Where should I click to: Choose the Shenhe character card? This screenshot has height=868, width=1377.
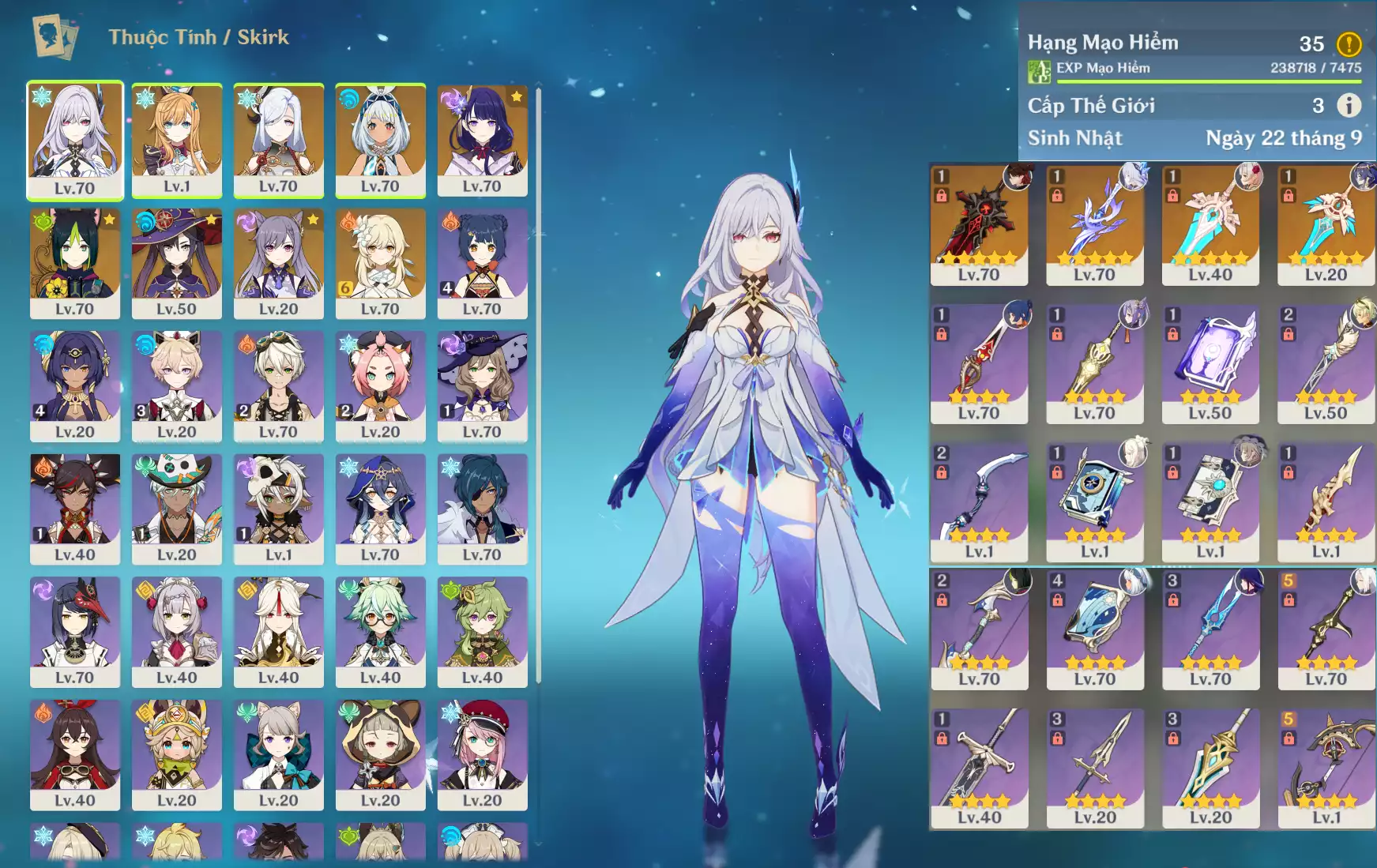(278, 140)
